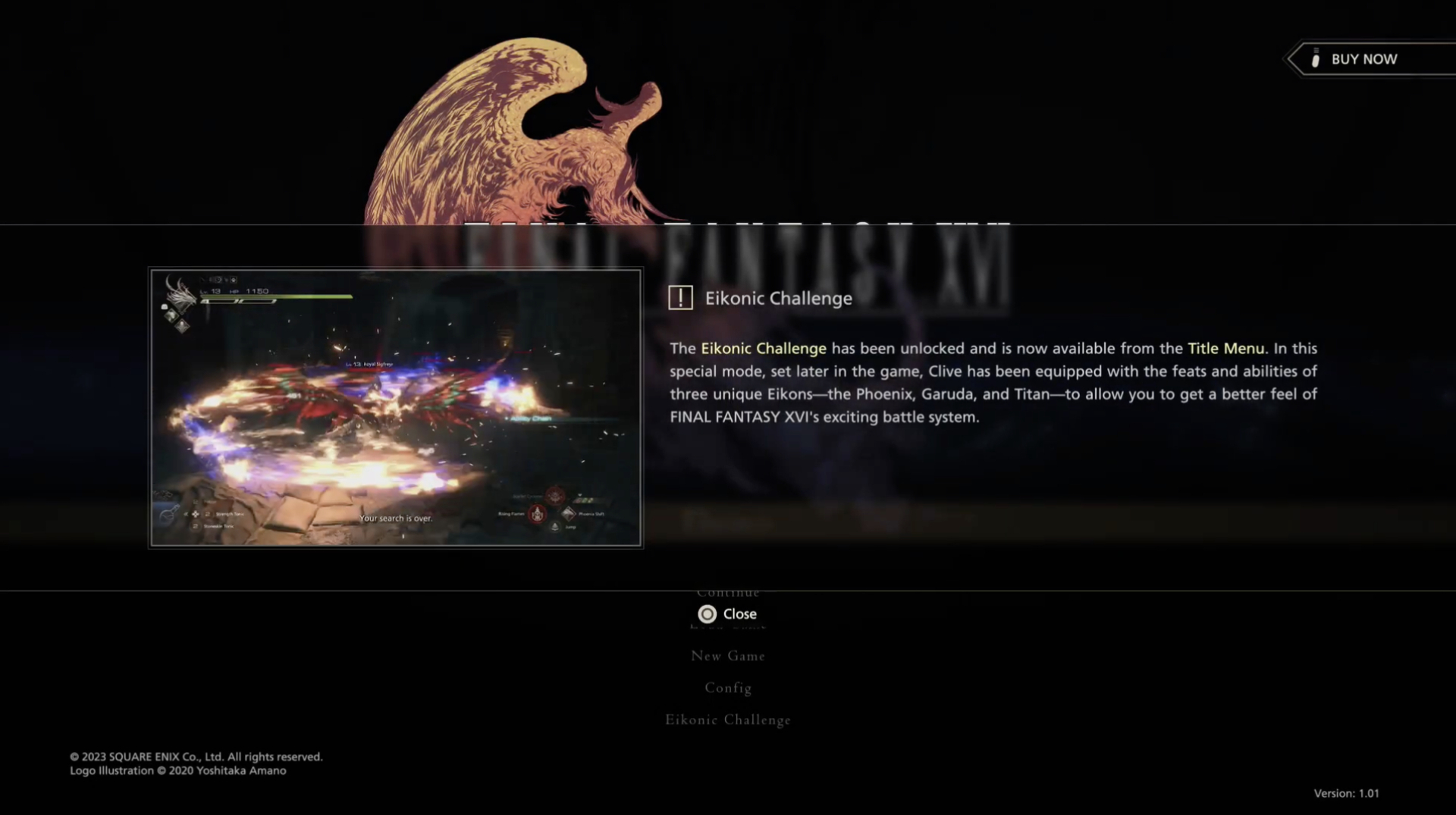
Task: Start a New Game
Action: pyautogui.click(x=728, y=656)
